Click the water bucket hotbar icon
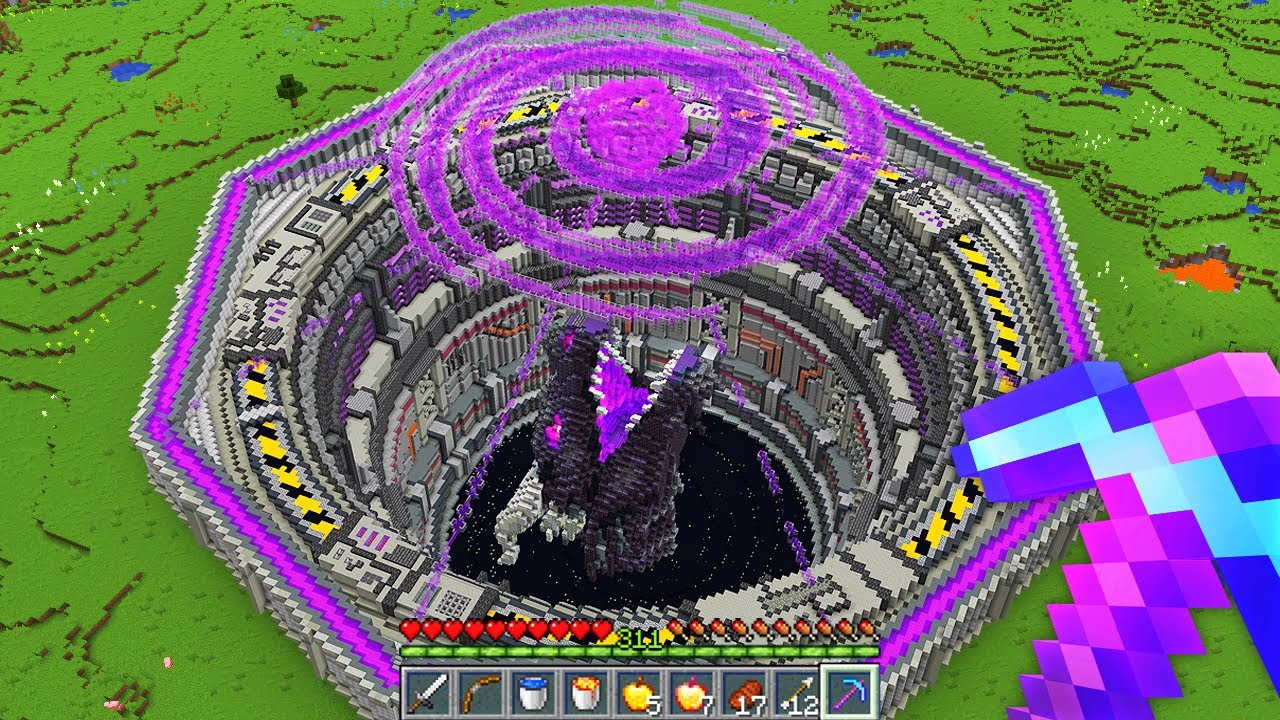The height and width of the screenshot is (720, 1280). 533,691
